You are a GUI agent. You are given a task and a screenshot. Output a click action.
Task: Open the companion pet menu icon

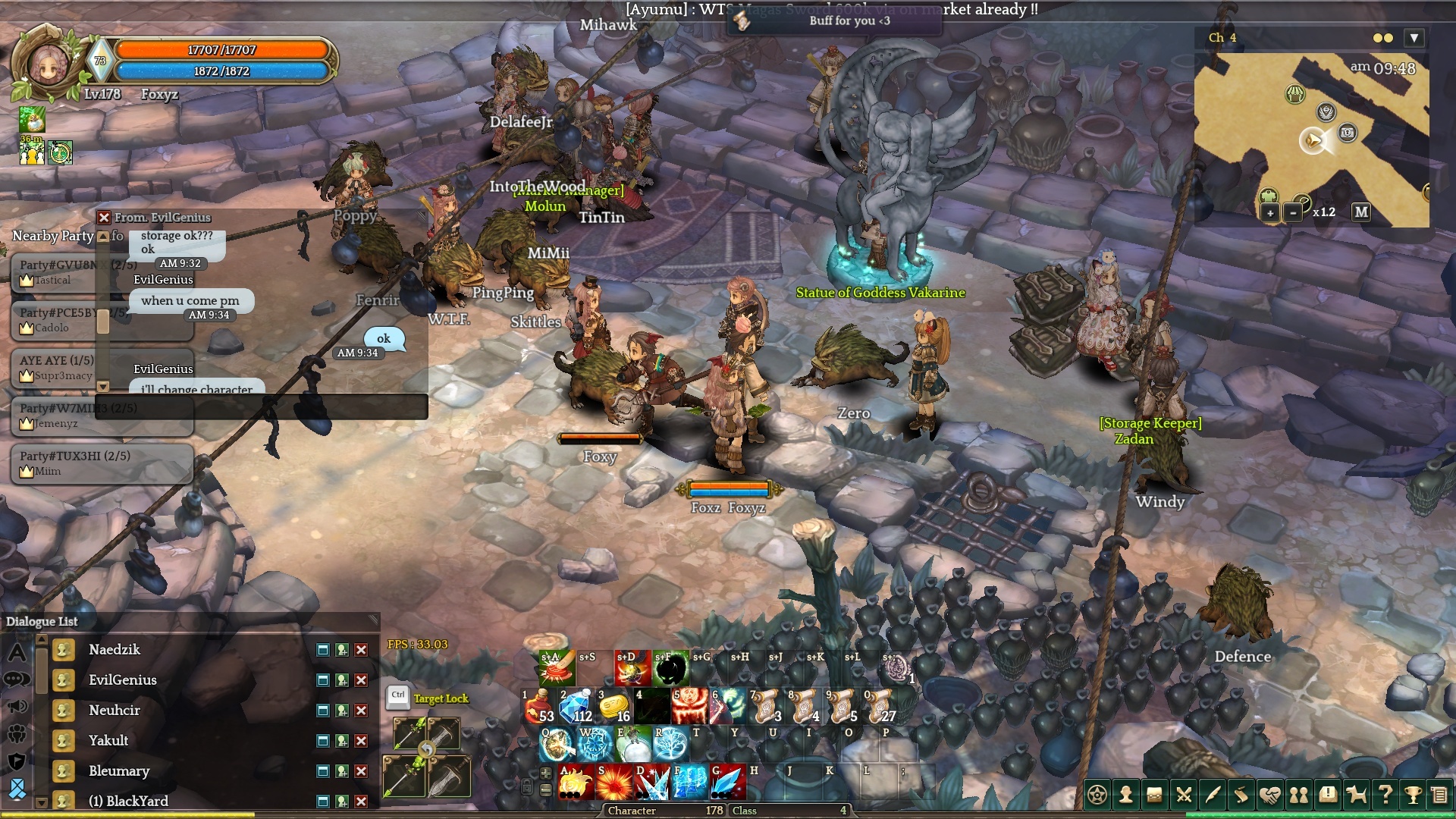1356,795
